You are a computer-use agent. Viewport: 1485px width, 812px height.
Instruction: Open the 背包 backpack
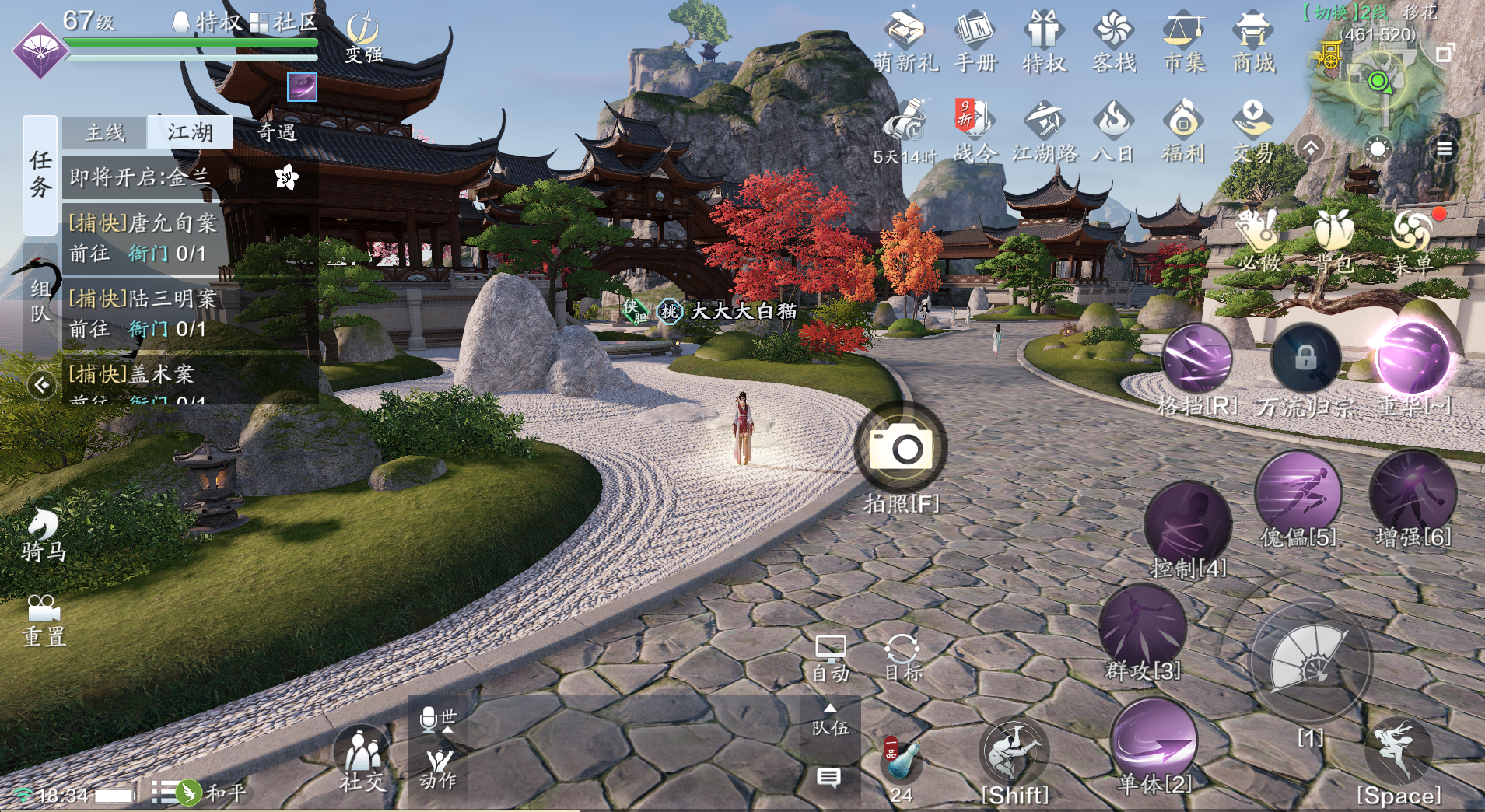click(1335, 241)
